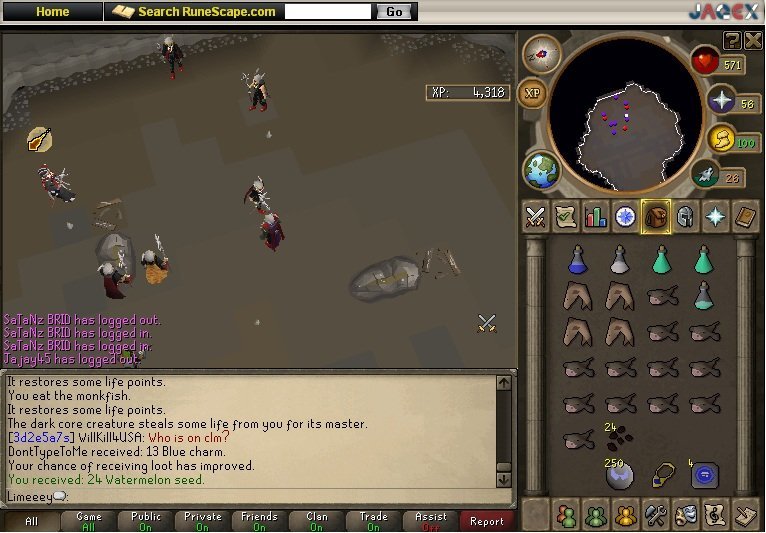The width and height of the screenshot is (766, 533).
Task: Toggle the XP counter button
Action: 533,92
